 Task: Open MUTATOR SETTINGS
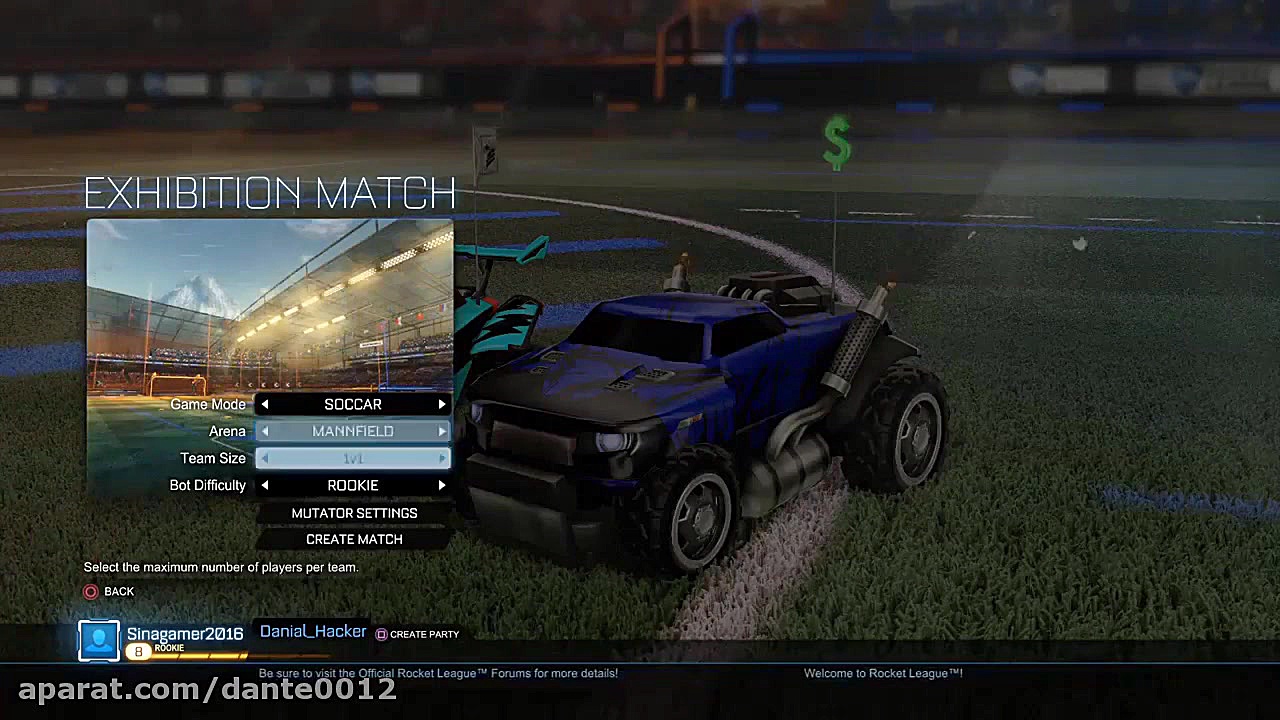point(354,513)
